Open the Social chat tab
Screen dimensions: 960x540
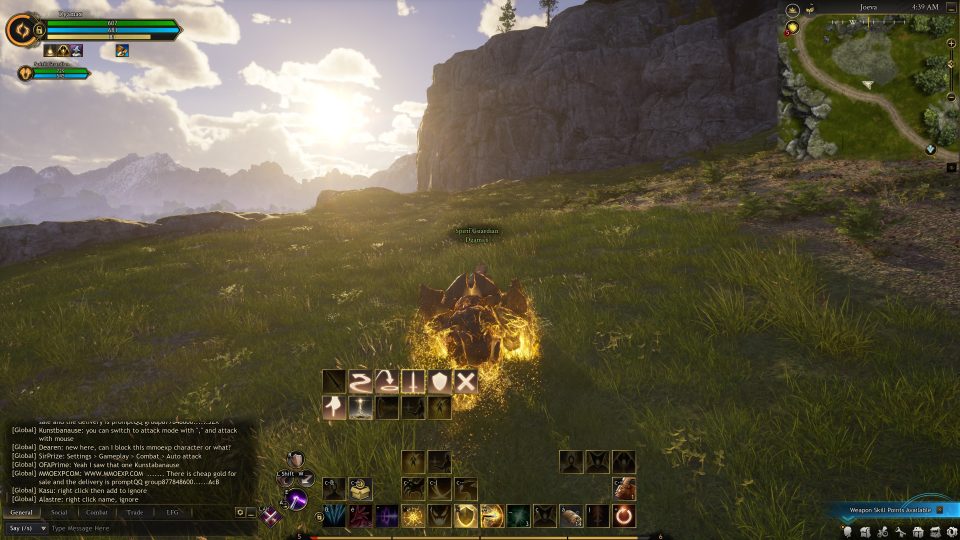60,512
